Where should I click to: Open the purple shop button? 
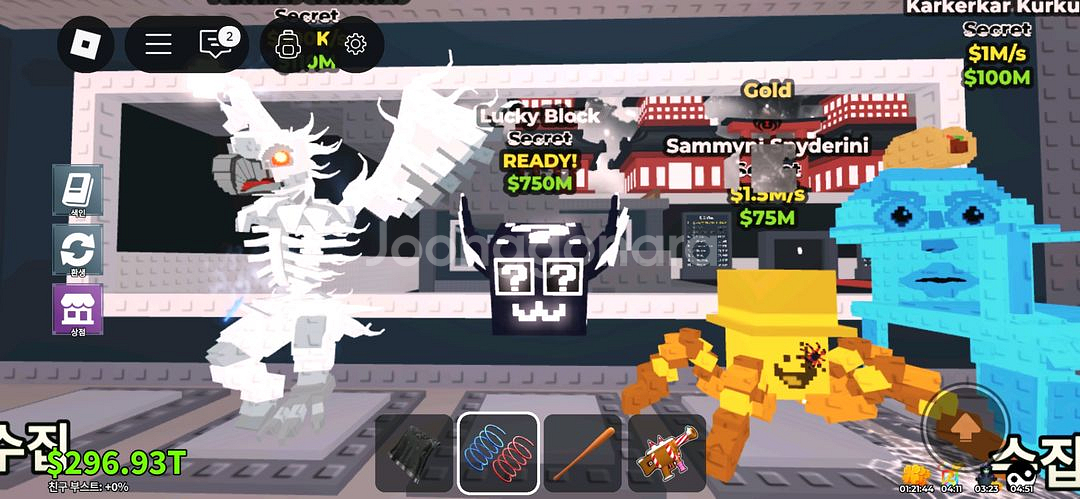pyautogui.click(x=77, y=309)
